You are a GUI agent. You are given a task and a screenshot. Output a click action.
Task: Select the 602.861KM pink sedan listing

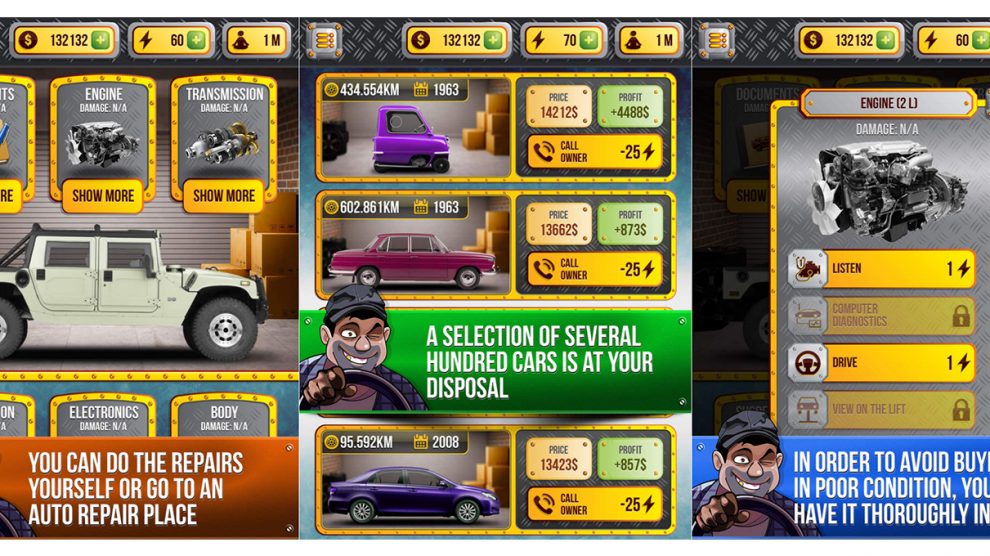(415, 244)
